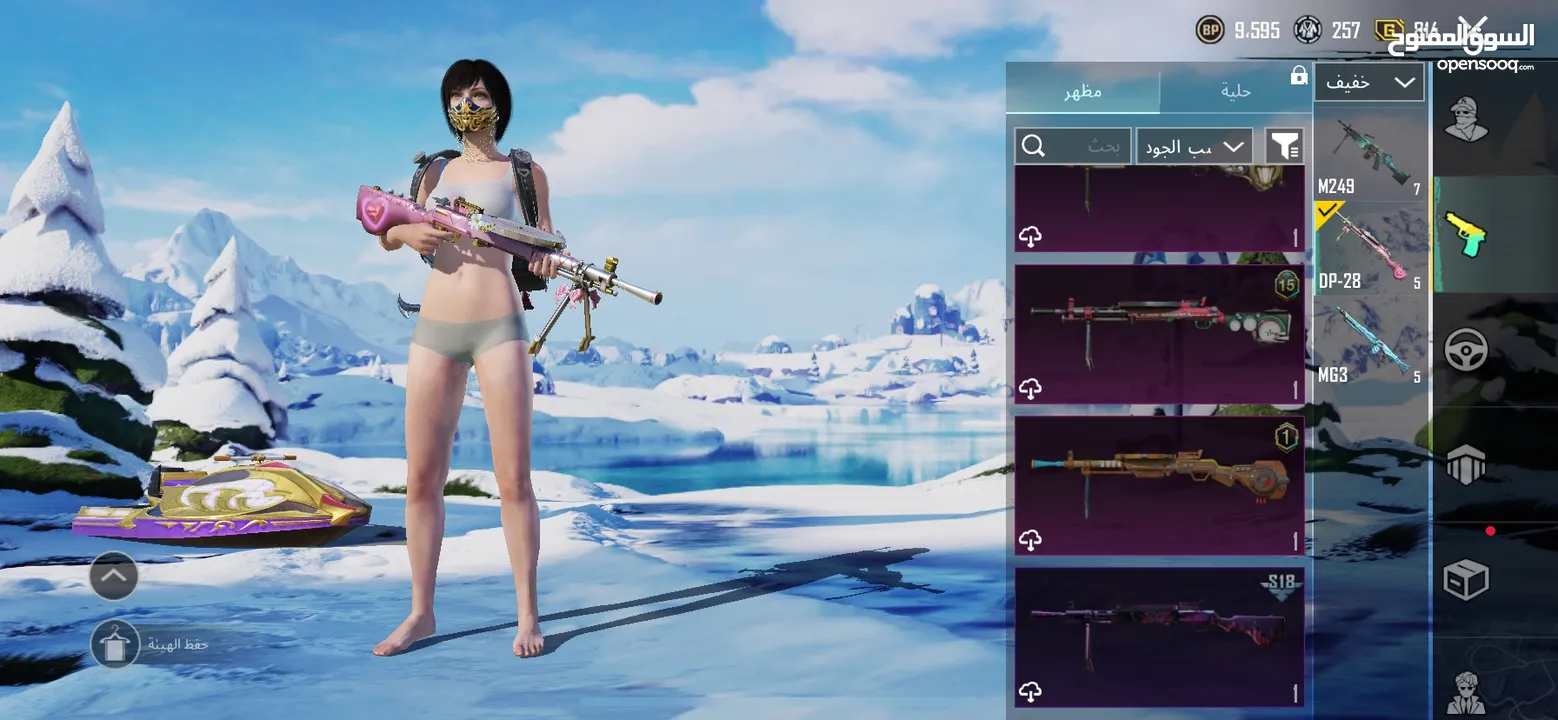The image size is (1558, 720).
Task: Open the funnel filter button
Action: [1284, 146]
